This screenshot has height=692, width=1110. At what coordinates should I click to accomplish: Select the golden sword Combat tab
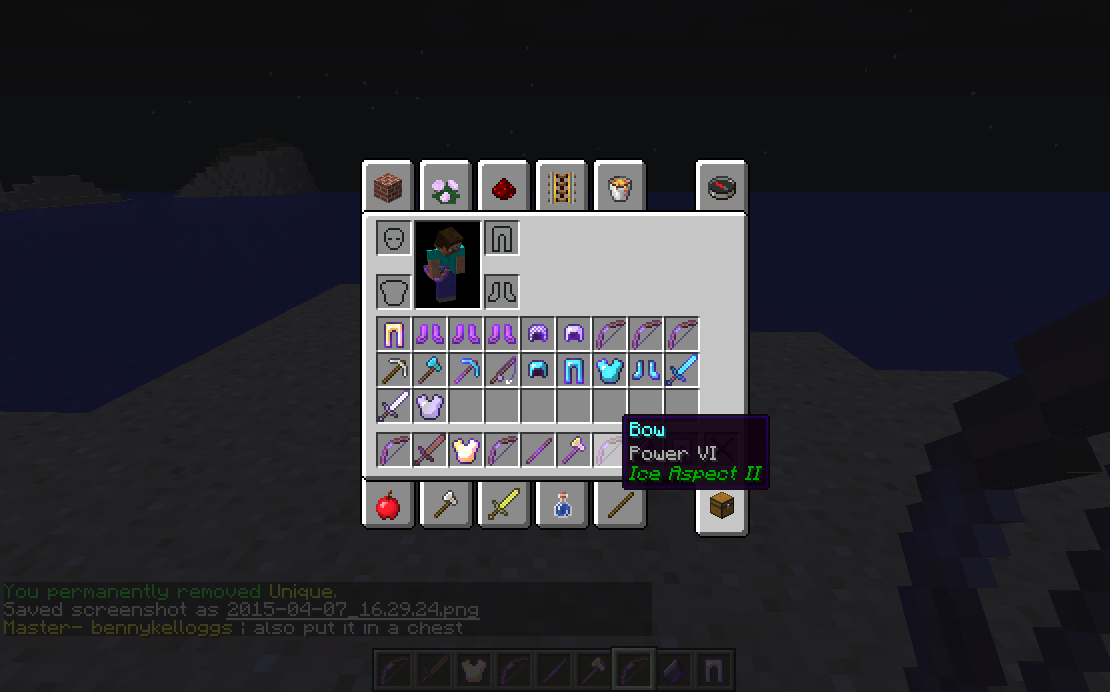[504, 506]
